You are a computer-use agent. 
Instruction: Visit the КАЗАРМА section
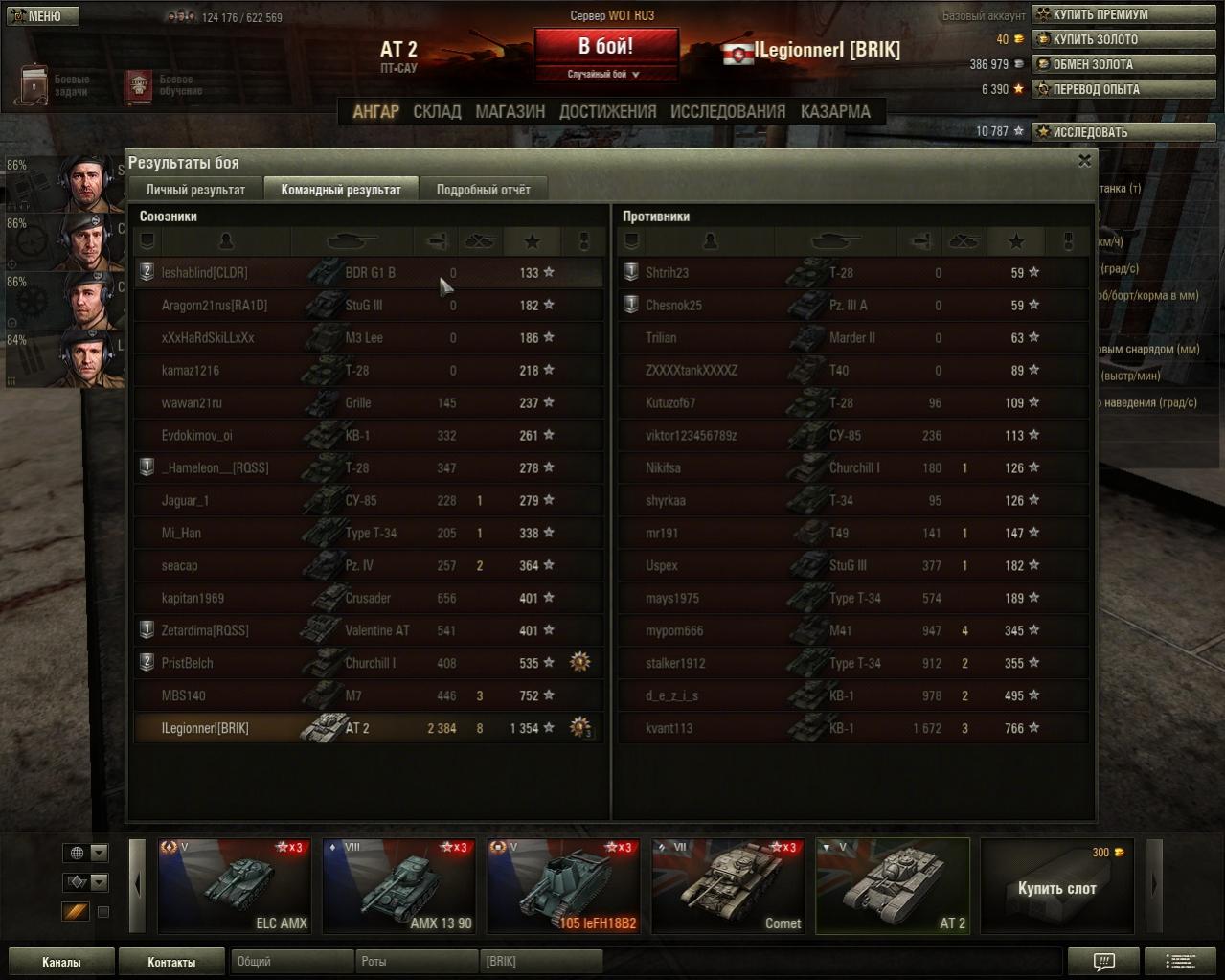(x=835, y=112)
